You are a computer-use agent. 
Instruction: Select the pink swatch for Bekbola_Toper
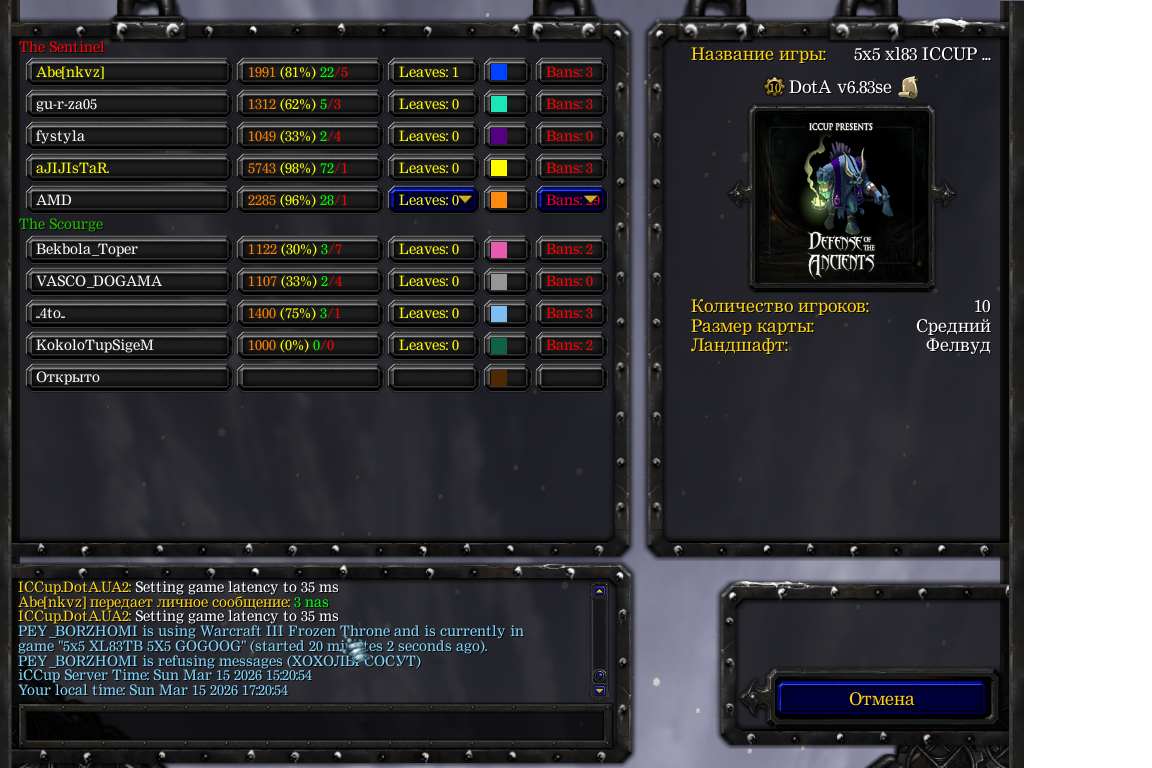tap(499, 249)
